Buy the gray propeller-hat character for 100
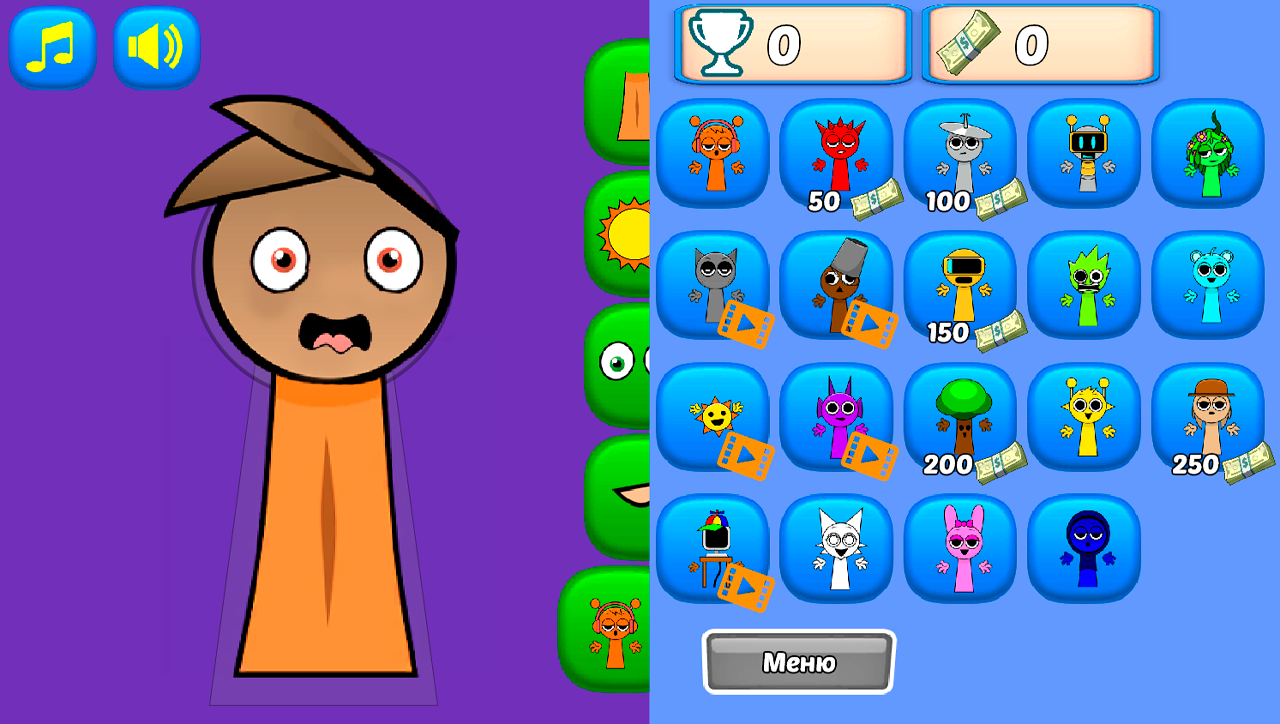This screenshot has width=1280, height=724. [x=961, y=150]
